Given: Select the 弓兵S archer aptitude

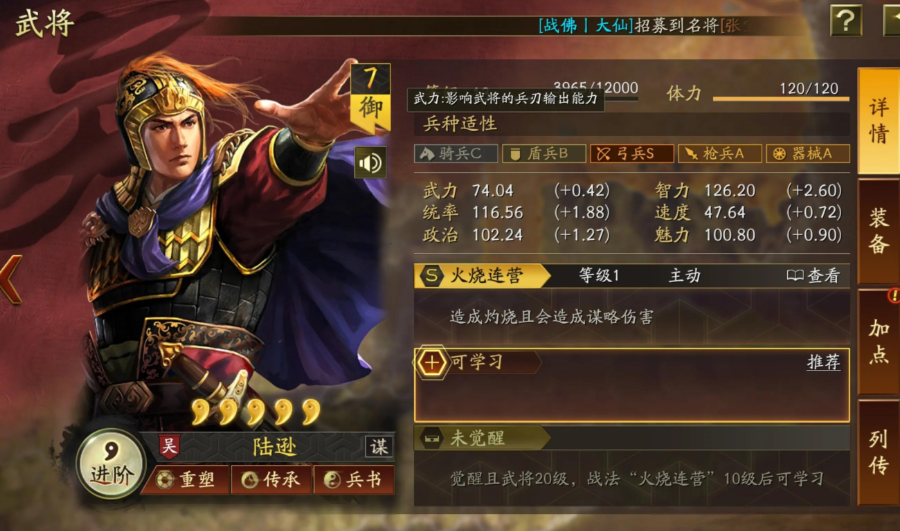Looking at the screenshot, I should tap(631, 154).
